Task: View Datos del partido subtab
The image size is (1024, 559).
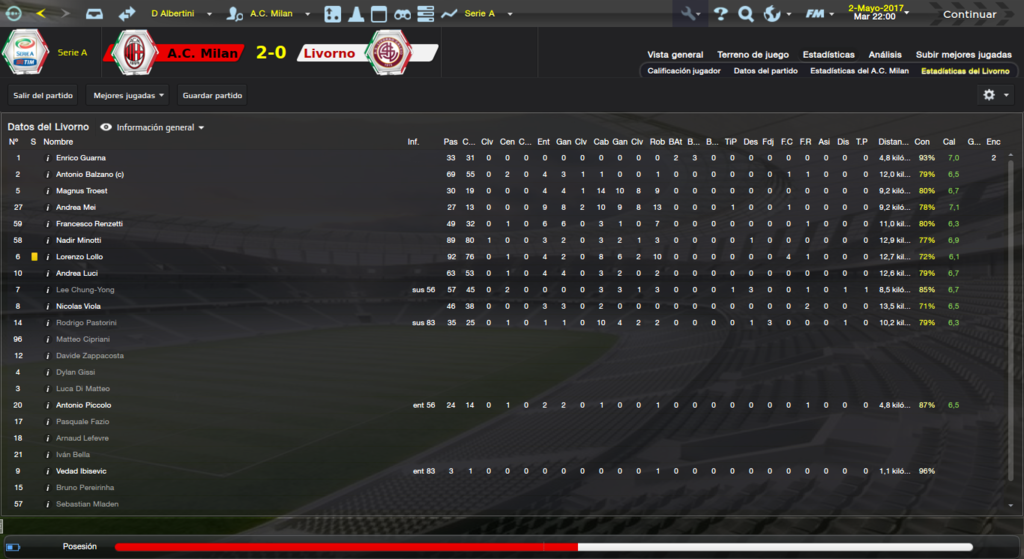Action: click(765, 71)
